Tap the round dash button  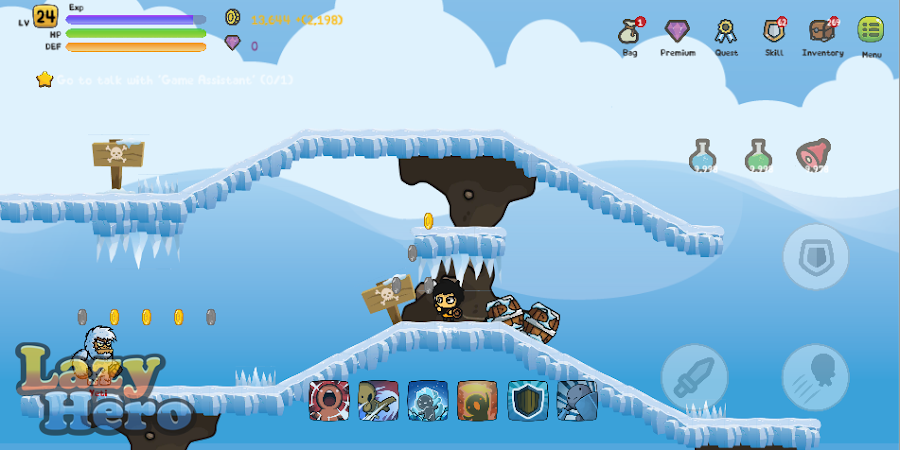[815, 377]
